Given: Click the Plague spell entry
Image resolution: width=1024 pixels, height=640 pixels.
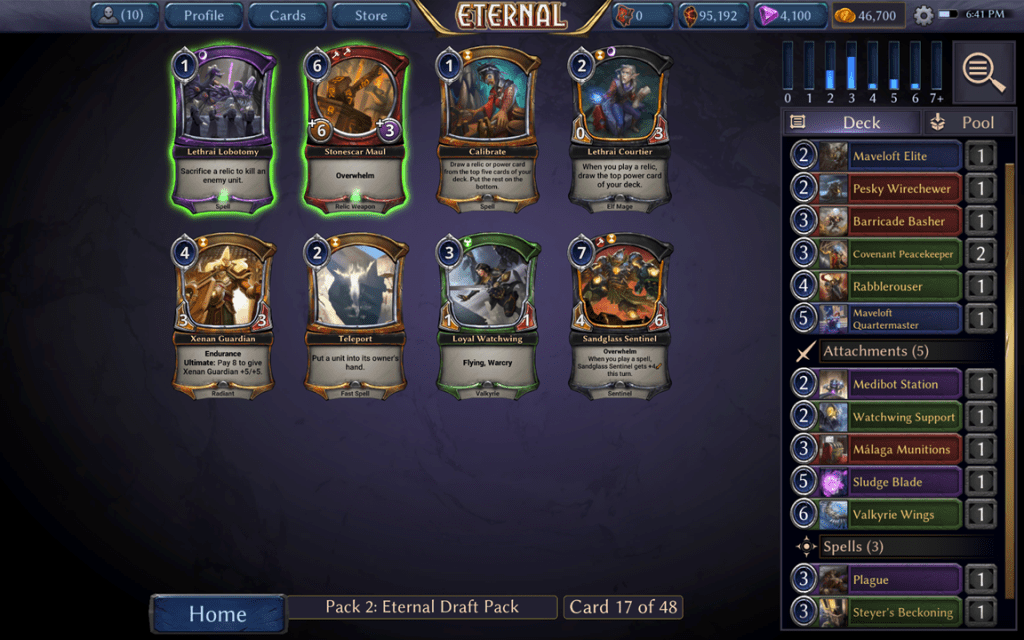Looking at the screenshot, I should pos(889,580).
